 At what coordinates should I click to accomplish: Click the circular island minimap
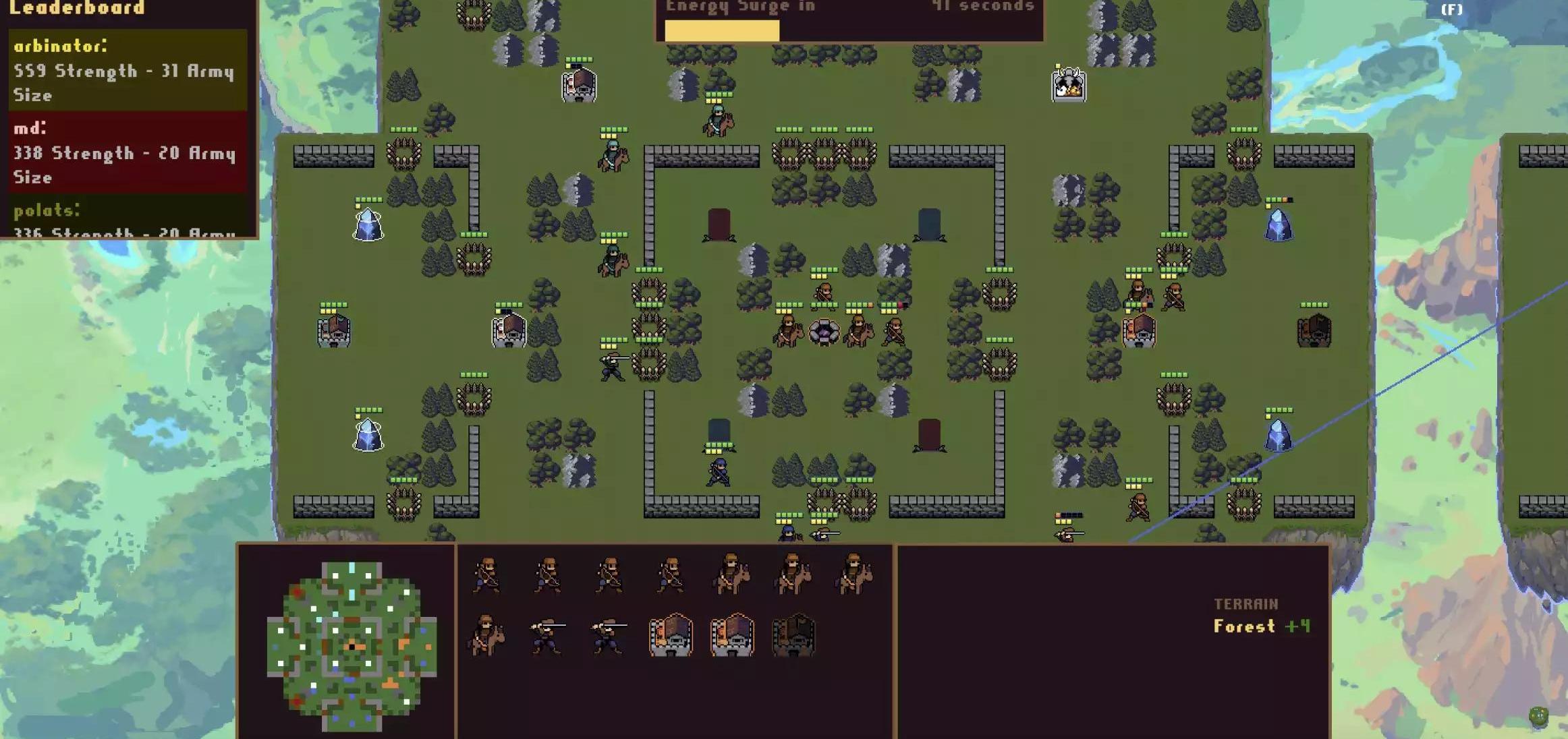coord(352,646)
